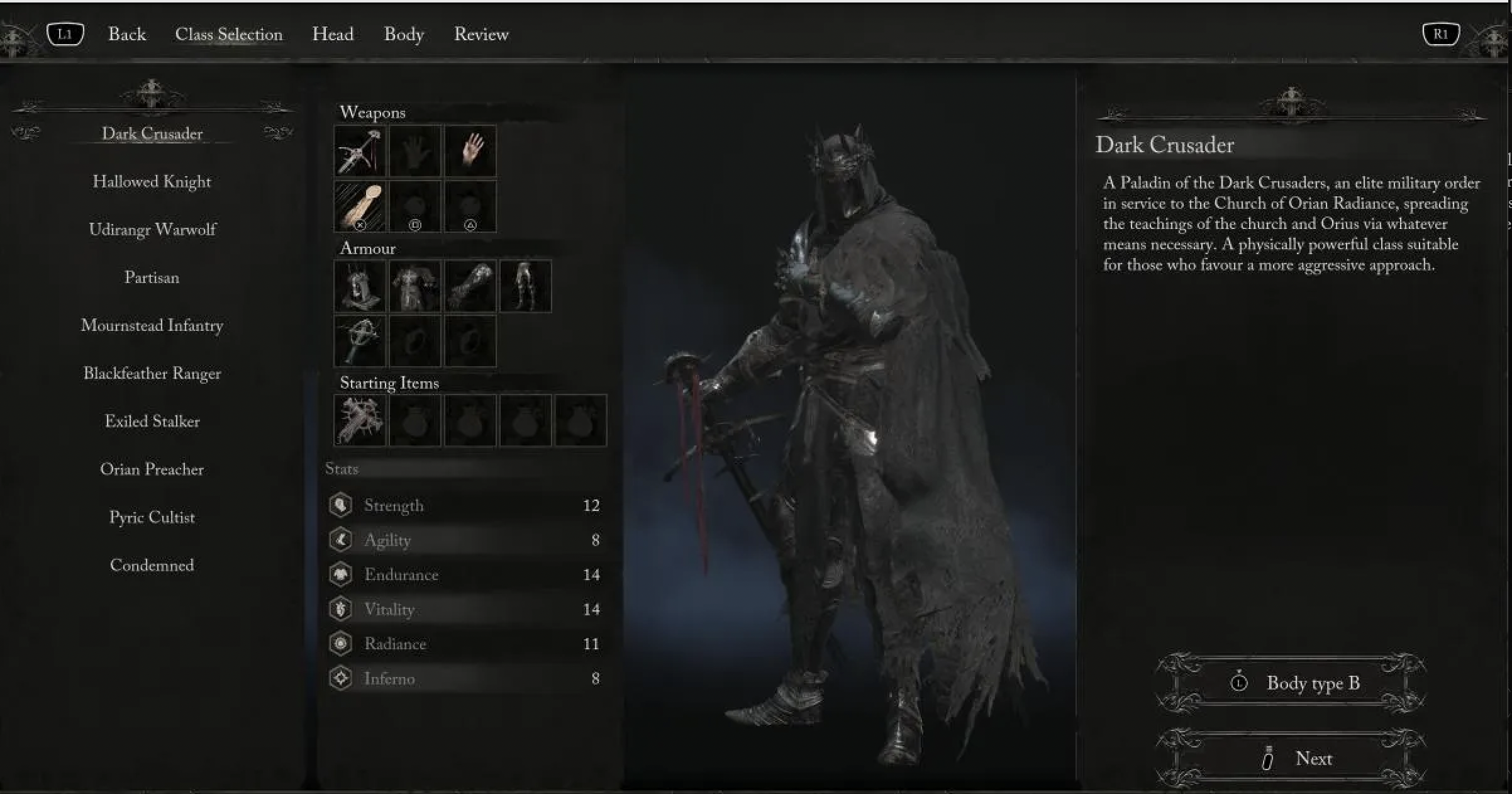Click the Strength stat icon

coord(340,505)
